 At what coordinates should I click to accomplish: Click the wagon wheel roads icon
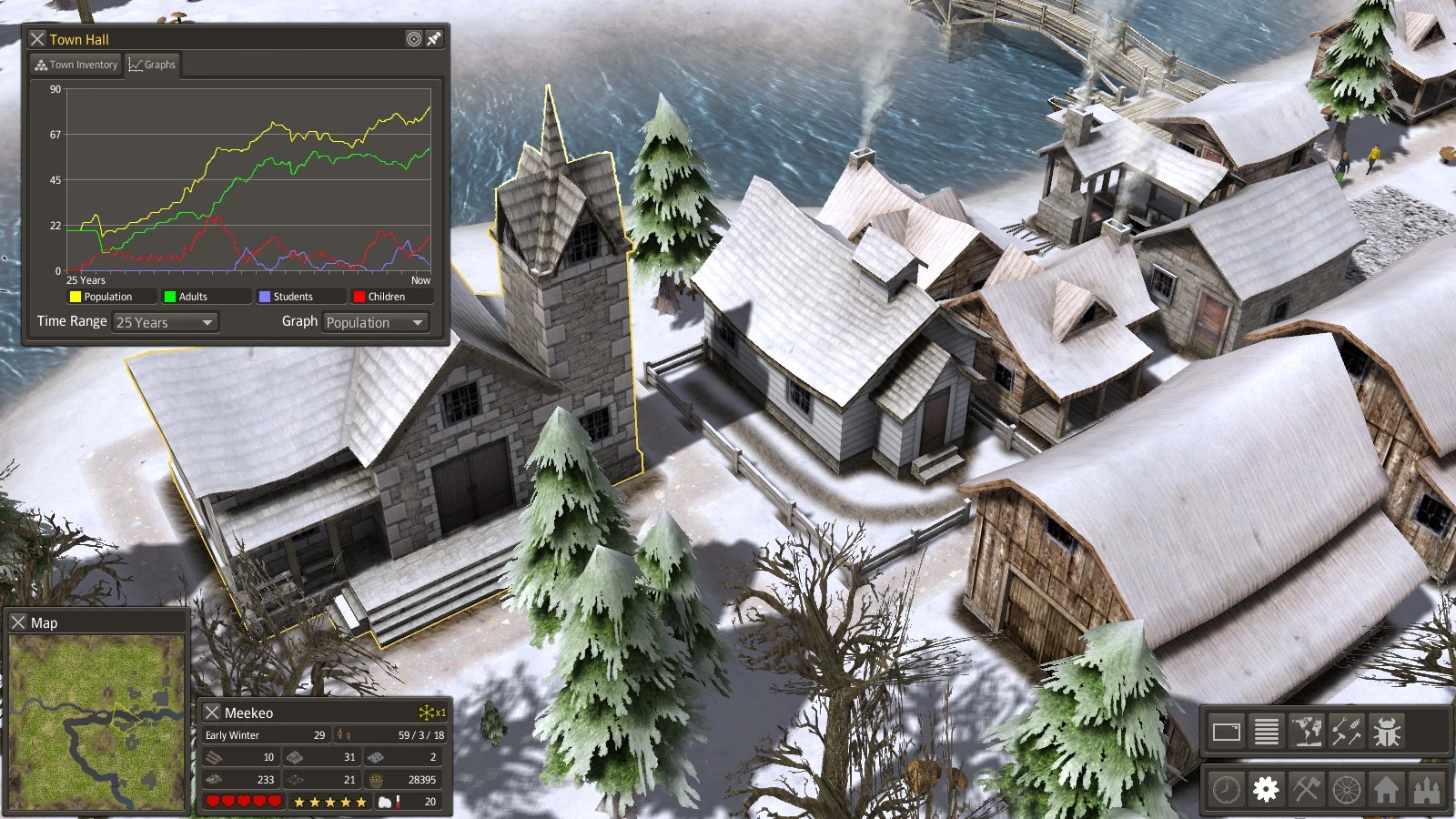click(x=1347, y=789)
